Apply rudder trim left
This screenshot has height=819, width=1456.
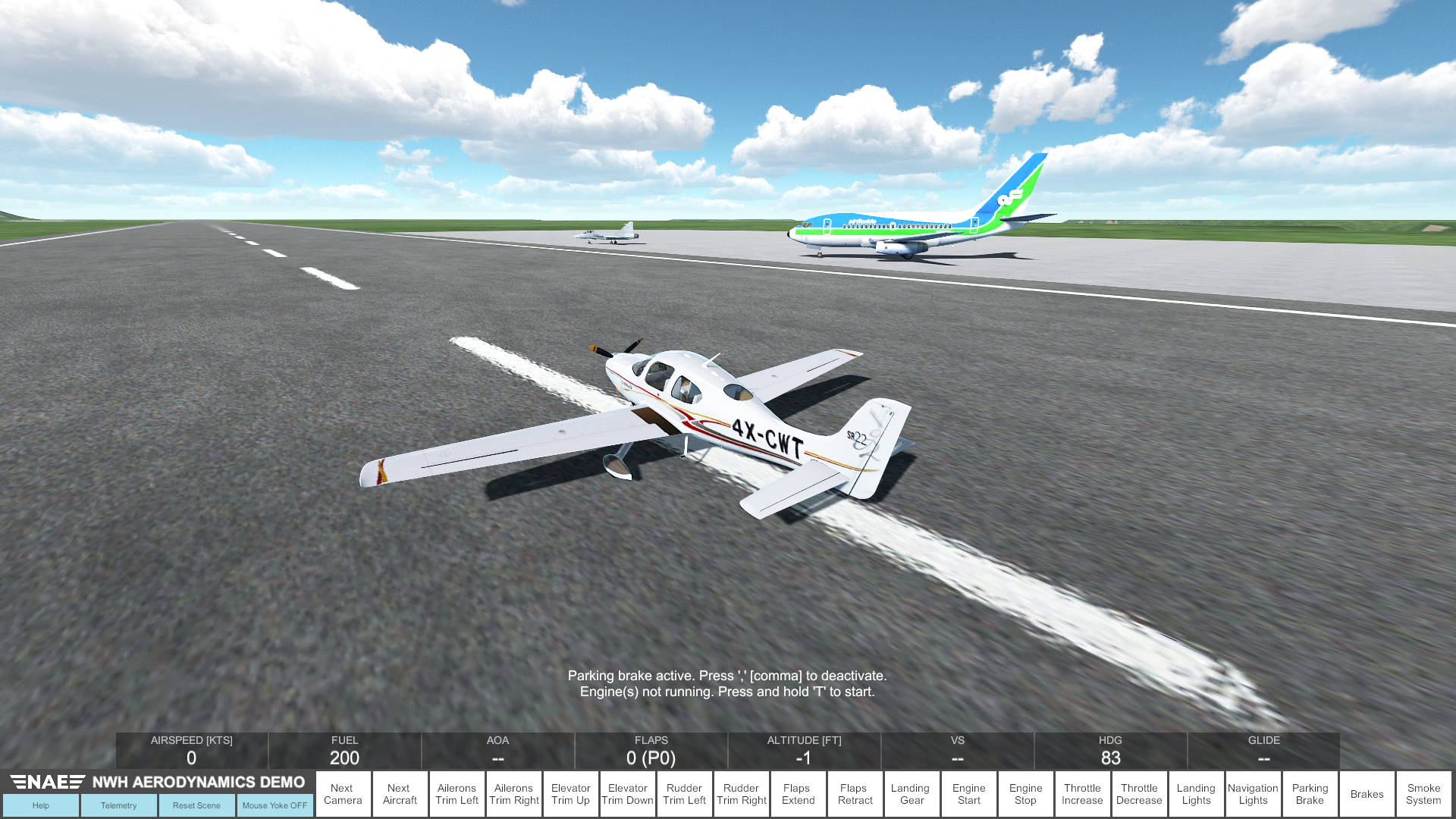tap(684, 793)
